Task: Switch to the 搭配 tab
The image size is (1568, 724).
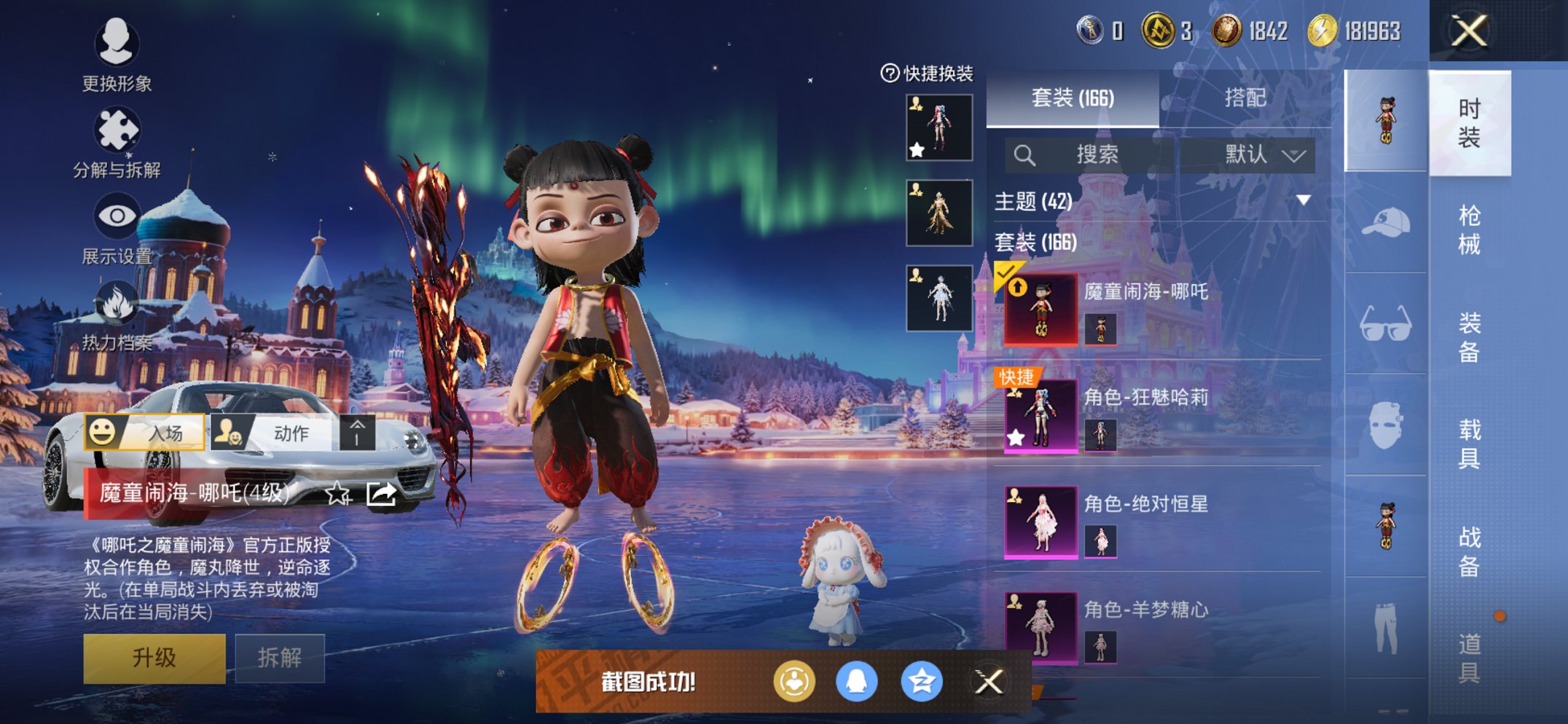Action: 1244,98
